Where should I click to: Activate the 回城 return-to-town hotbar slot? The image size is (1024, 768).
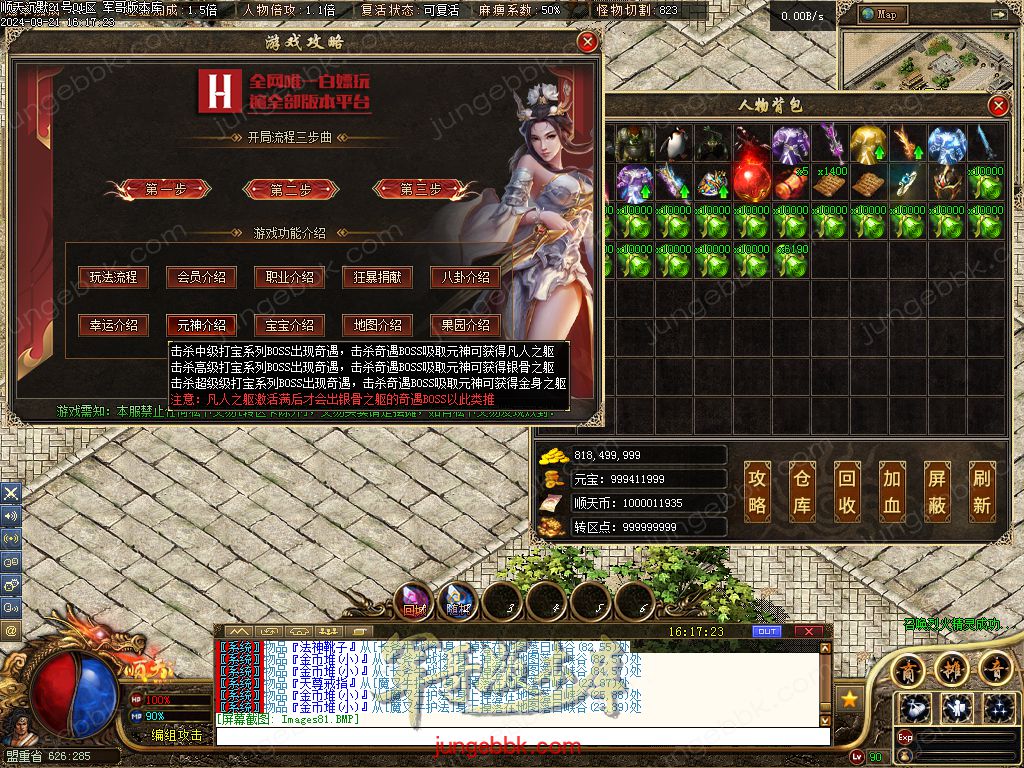414,602
